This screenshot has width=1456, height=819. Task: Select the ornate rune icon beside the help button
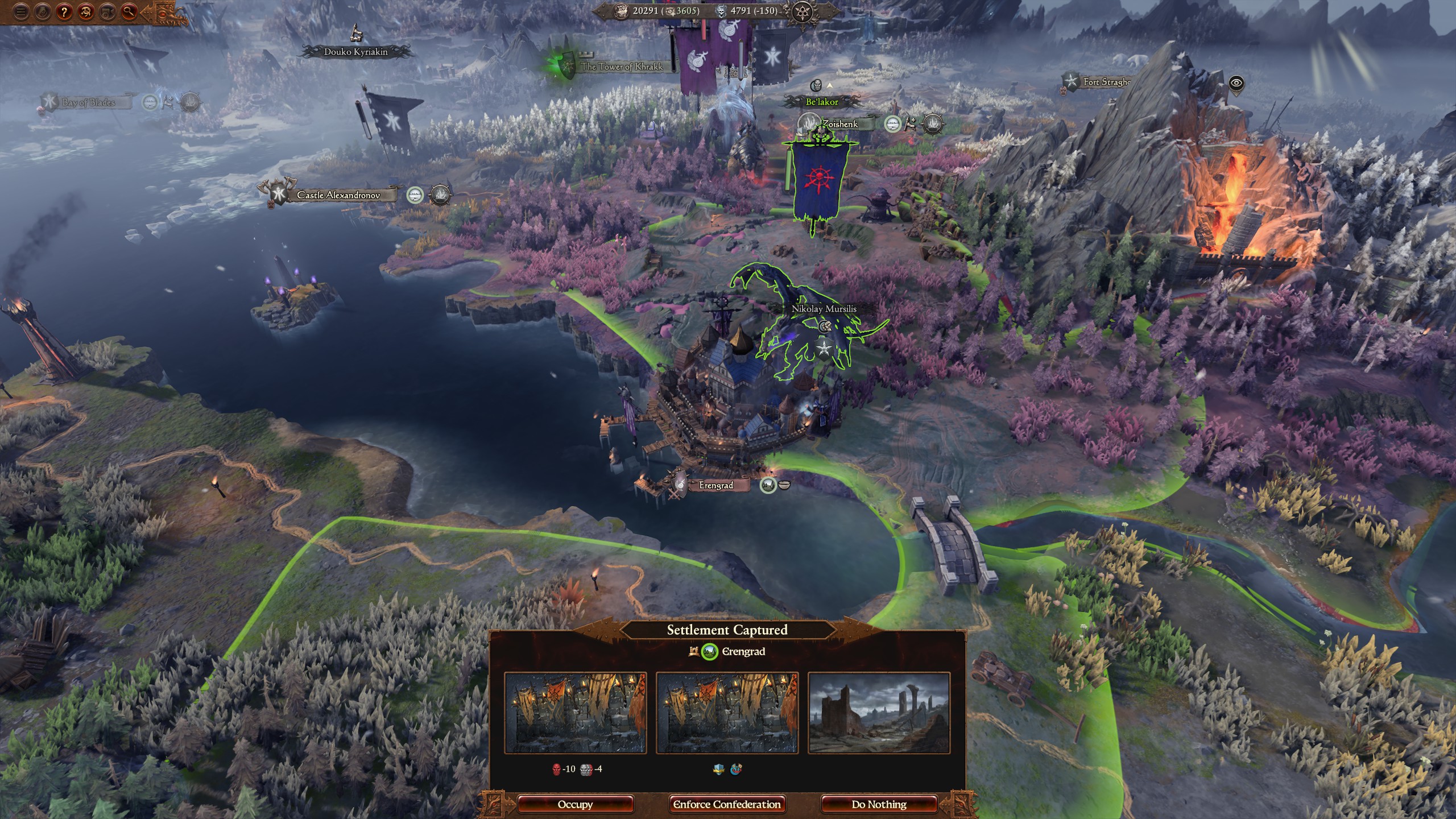pos(85,12)
